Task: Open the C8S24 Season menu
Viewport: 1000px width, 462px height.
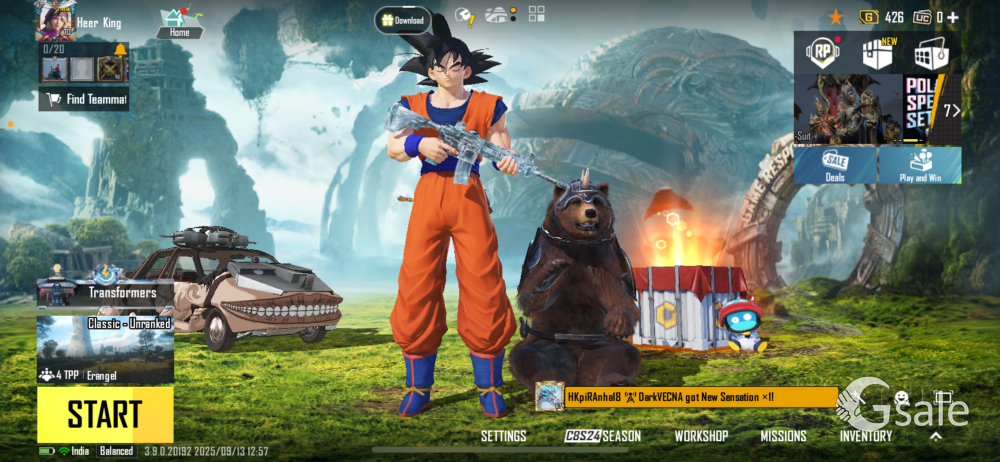Action: click(602, 436)
